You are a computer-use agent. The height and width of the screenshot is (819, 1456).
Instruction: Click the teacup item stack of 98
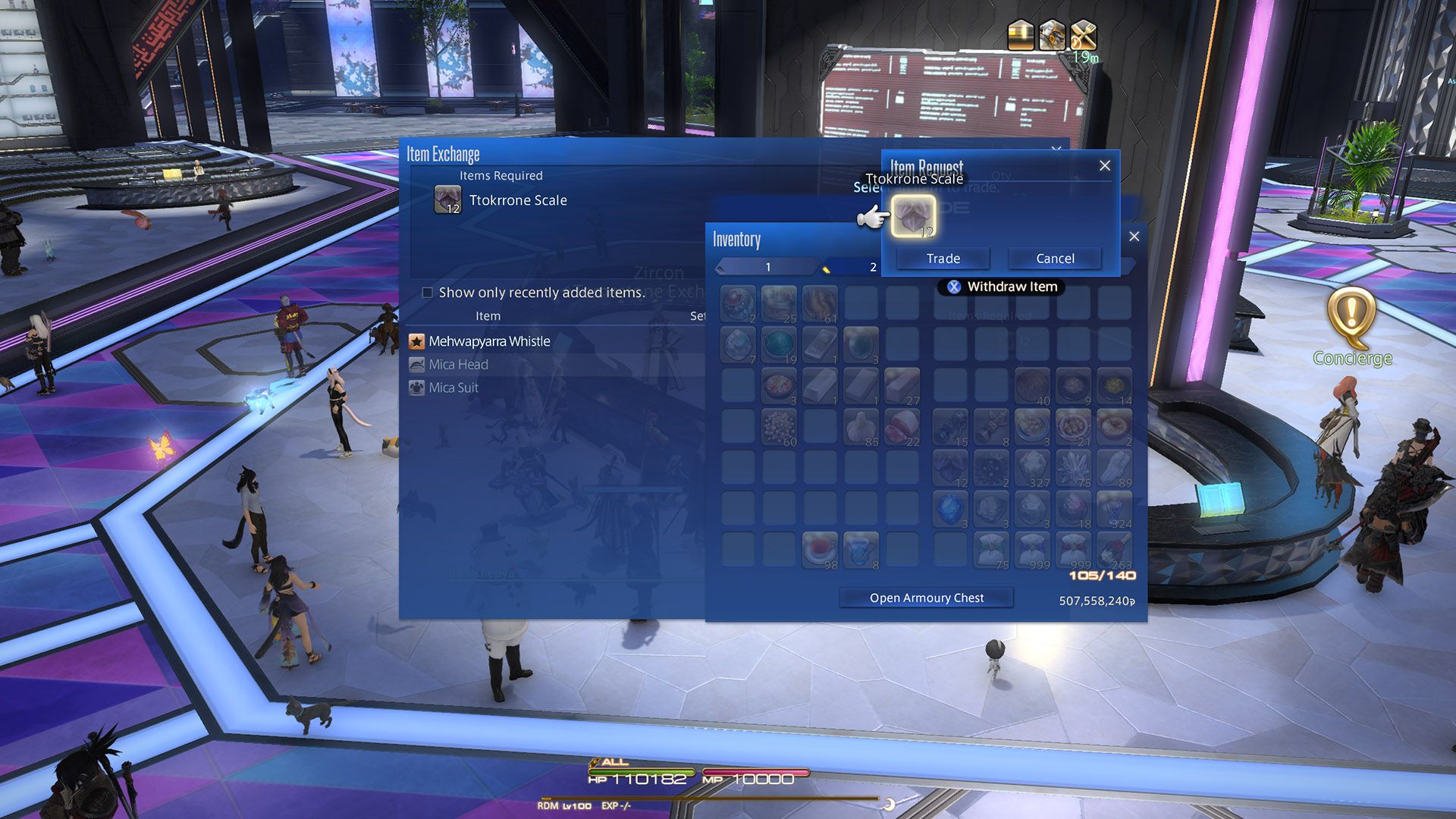coord(818,548)
